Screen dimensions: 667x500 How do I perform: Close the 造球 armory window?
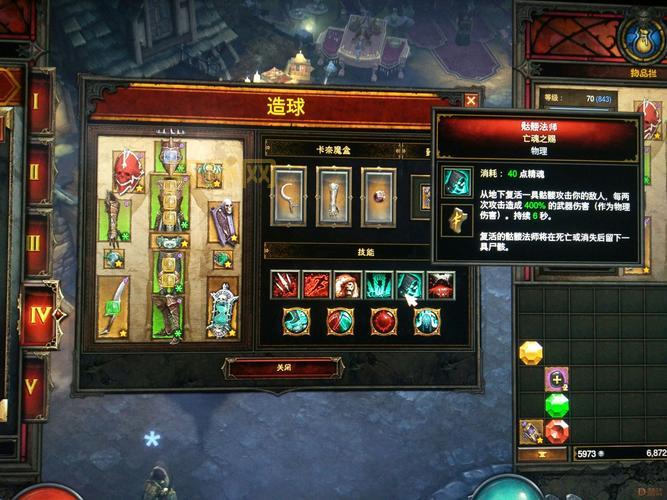[471, 100]
